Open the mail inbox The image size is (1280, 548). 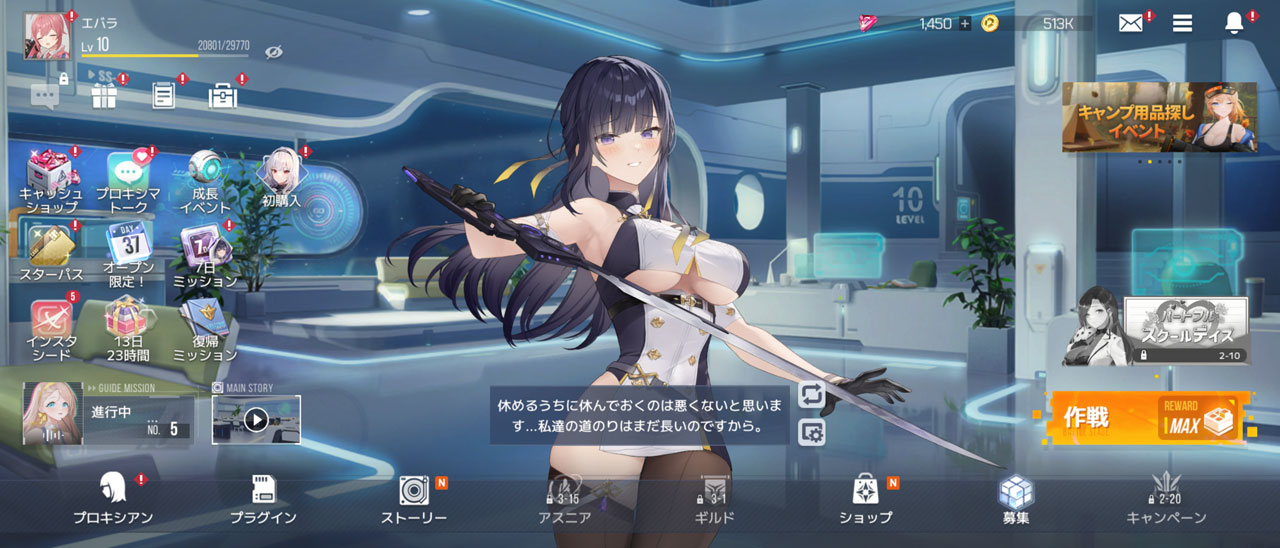[1130, 23]
